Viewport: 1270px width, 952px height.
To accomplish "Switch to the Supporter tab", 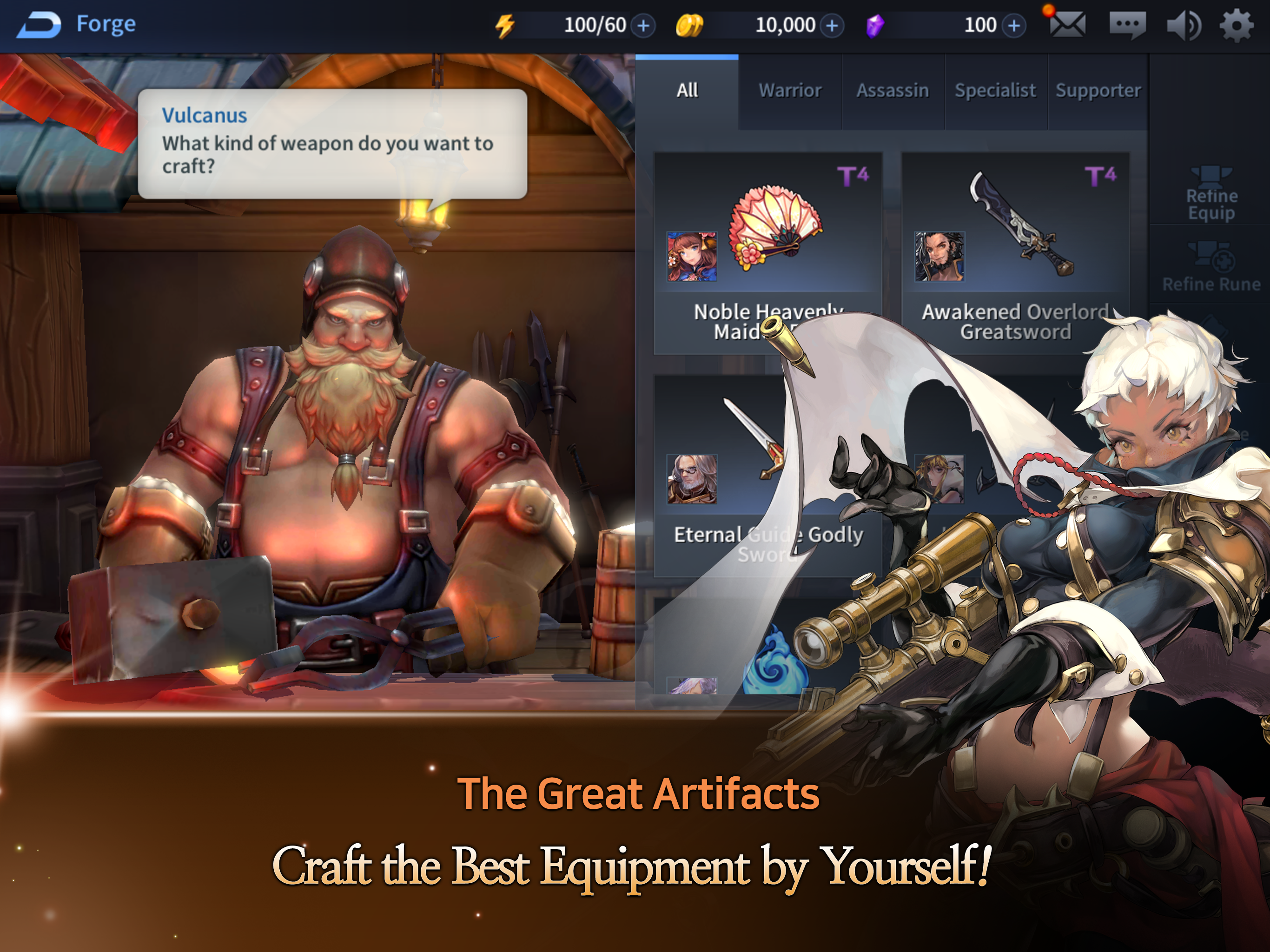I will 1098,90.
